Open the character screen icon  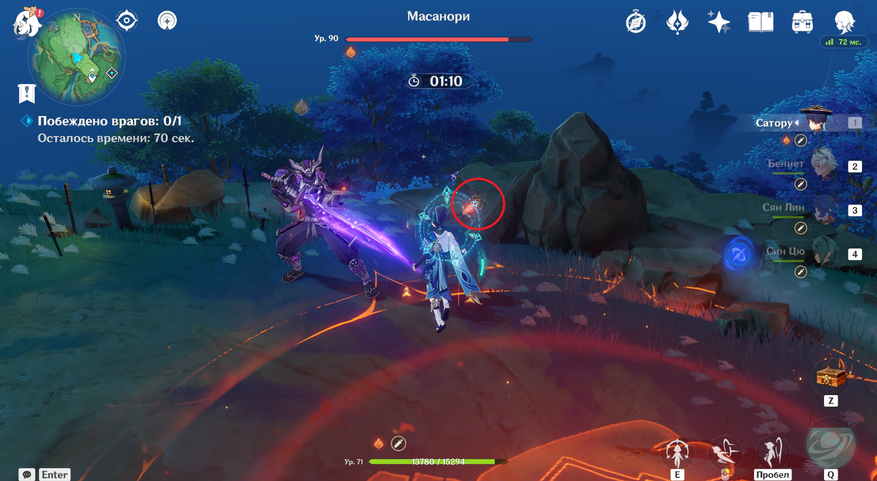pos(844,22)
